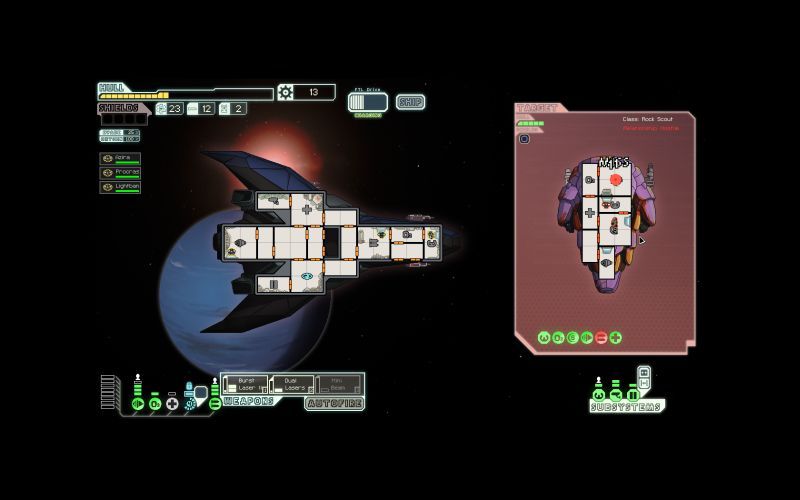Select crew member Lightban
Viewport: 800px width, 500px height.
(120, 186)
